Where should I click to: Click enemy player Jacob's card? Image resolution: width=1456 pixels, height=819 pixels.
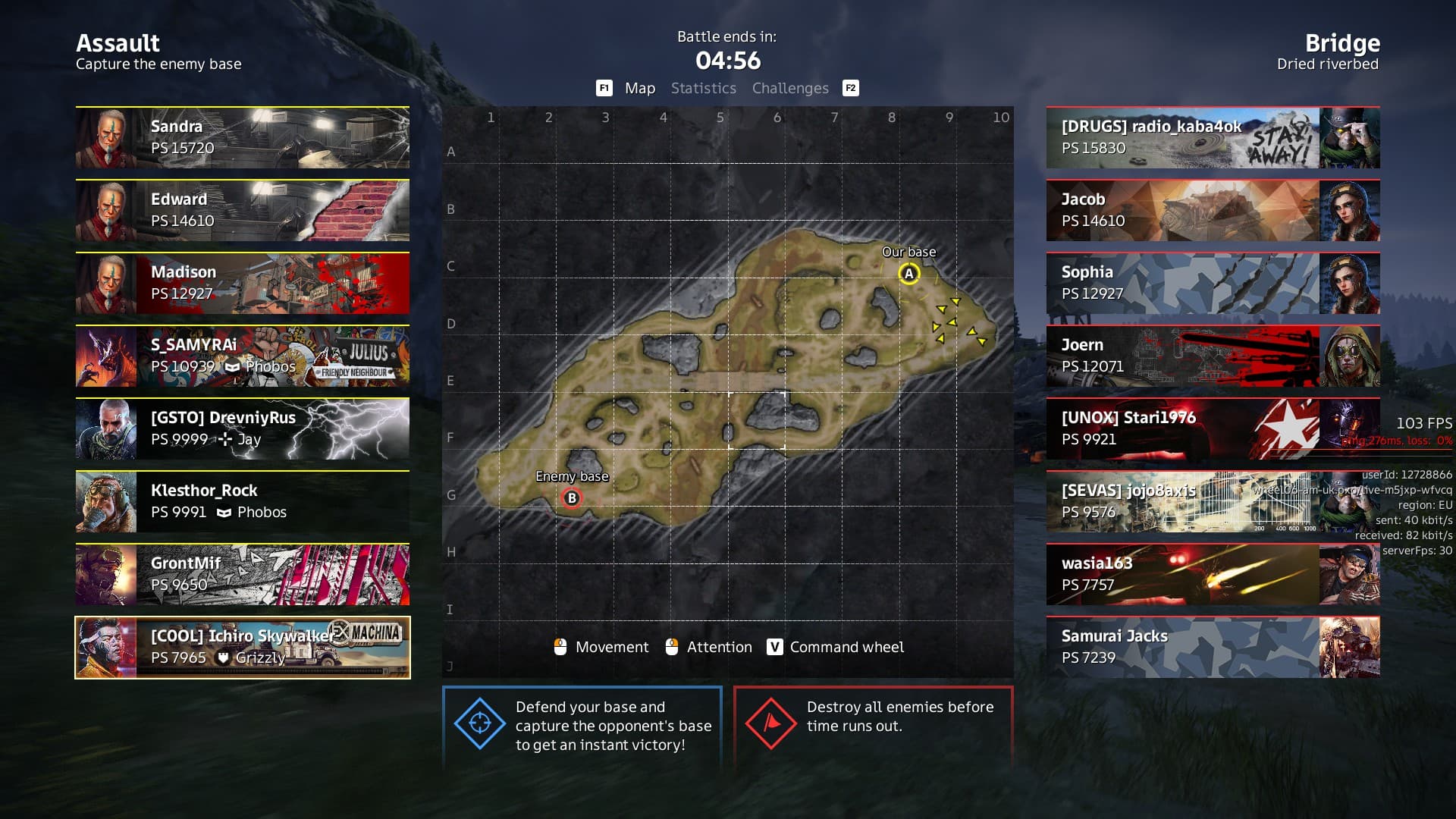point(1213,210)
